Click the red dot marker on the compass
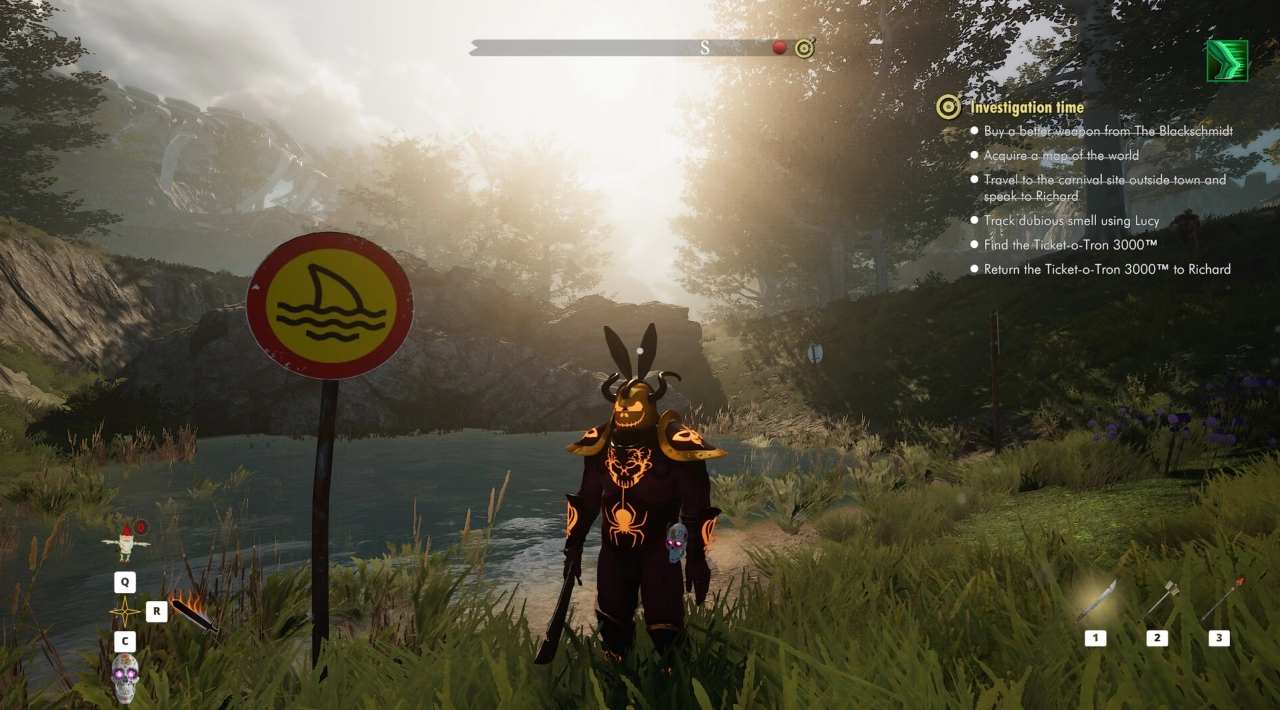The height and width of the screenshot is (710, 1280). click(779, 48)
